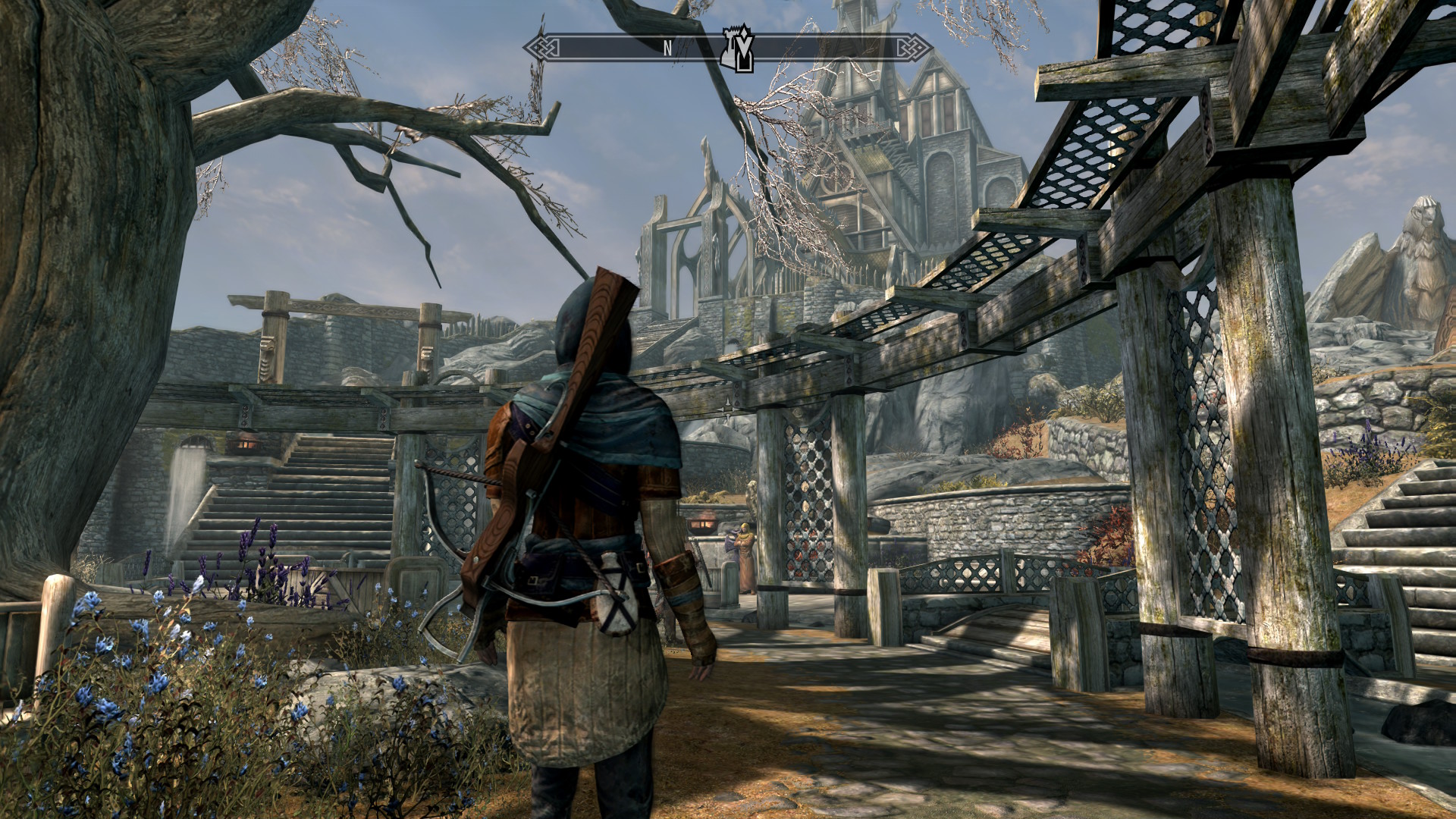Image resolution: width=1456 pixels, height=819 pixels.
Task: Click the compass bar's North indicator
Action: (667, 48)
